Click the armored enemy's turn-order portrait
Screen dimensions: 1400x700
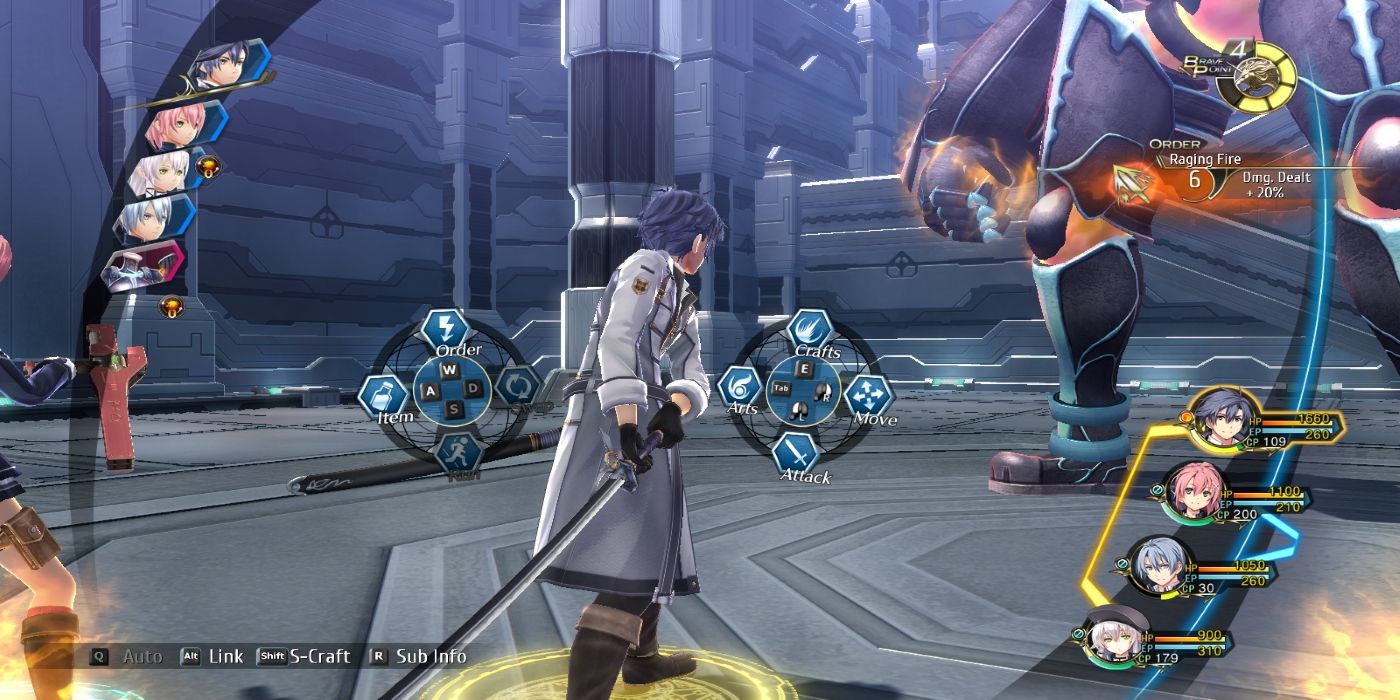pyautogui.click(x=144, y=265)
